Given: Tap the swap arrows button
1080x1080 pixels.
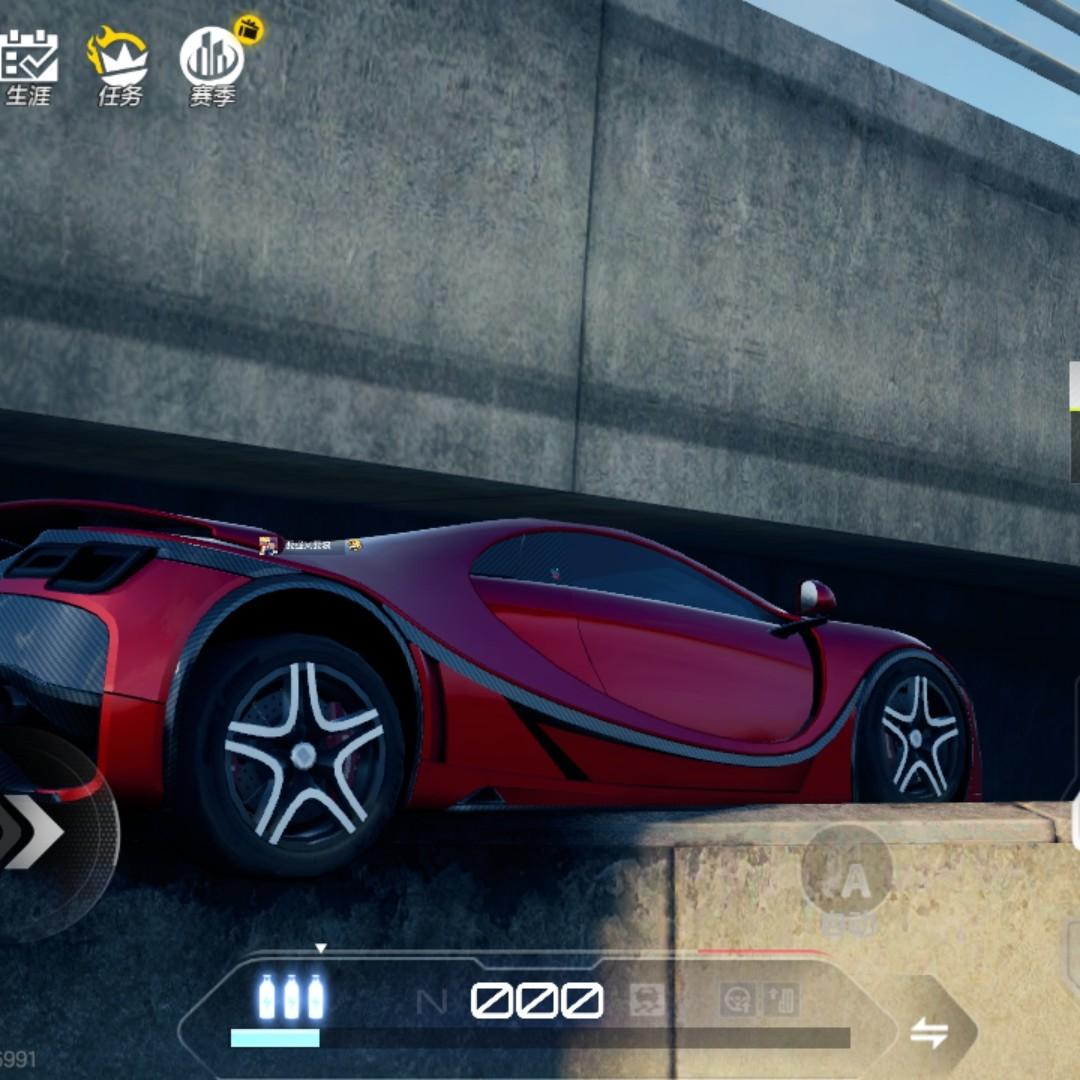Looking at the screenshot, I should pos(928,1033).
